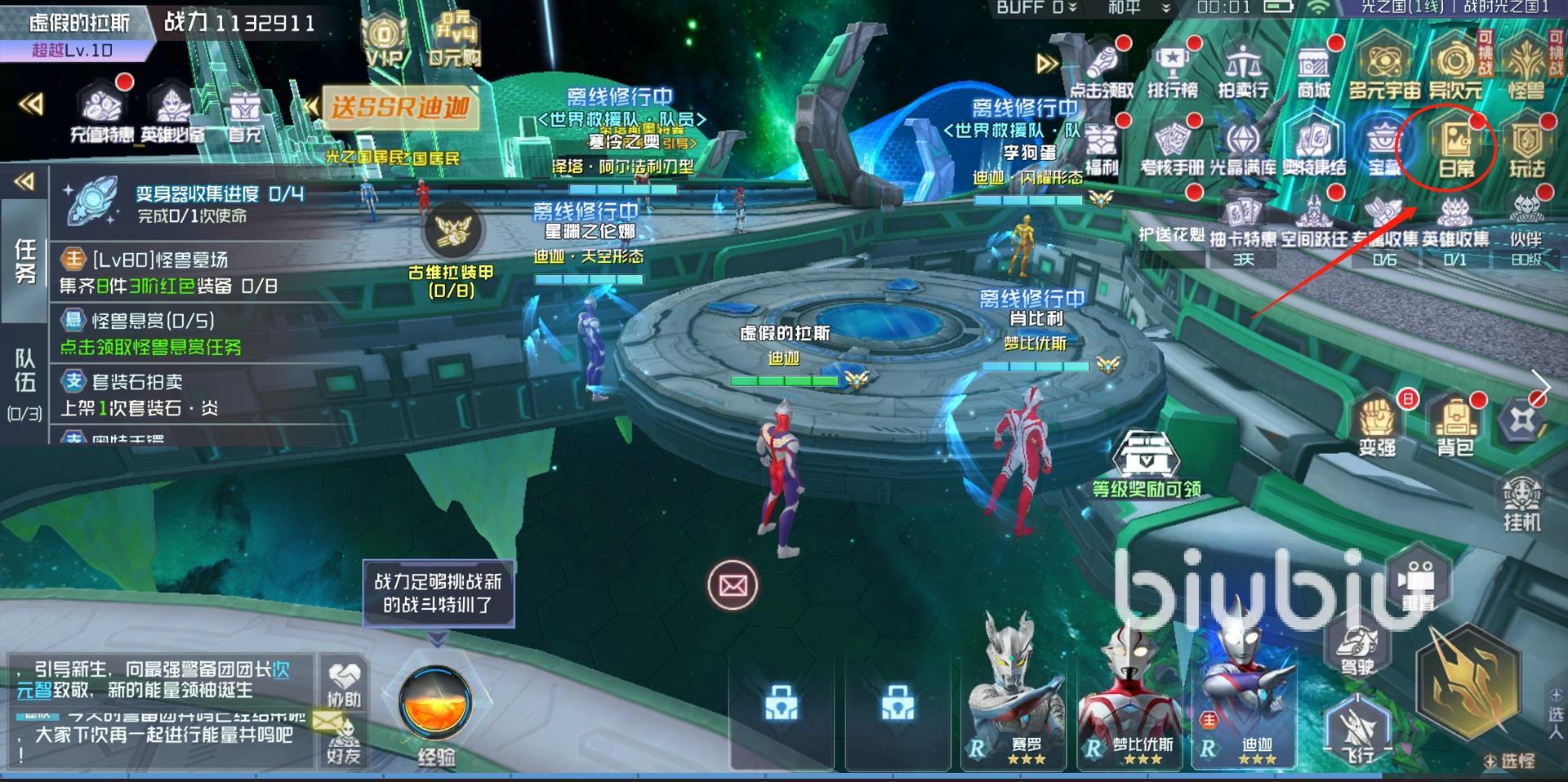The height and width of the screenshot is (782, 1568).
Task: Open the mail envelope icon
Action: tap(733, 584)
